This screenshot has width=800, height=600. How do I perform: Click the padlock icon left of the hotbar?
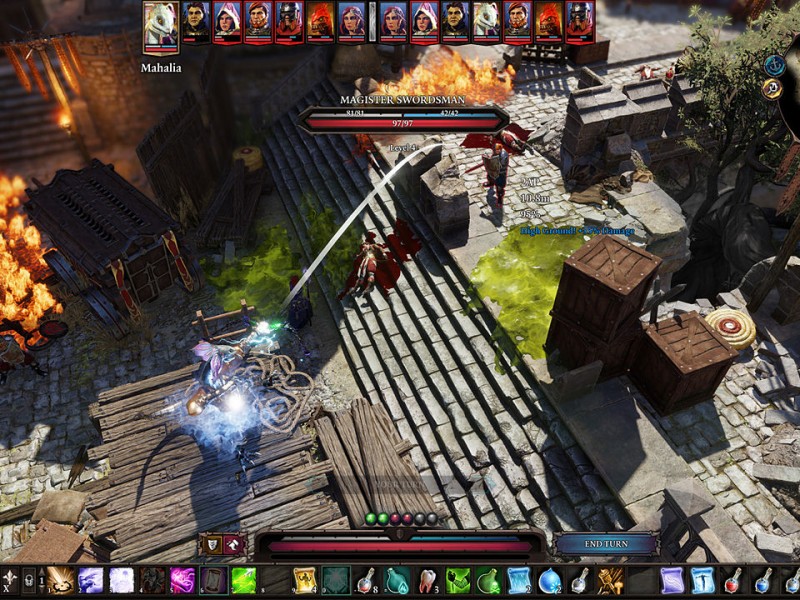click(28, 580)
